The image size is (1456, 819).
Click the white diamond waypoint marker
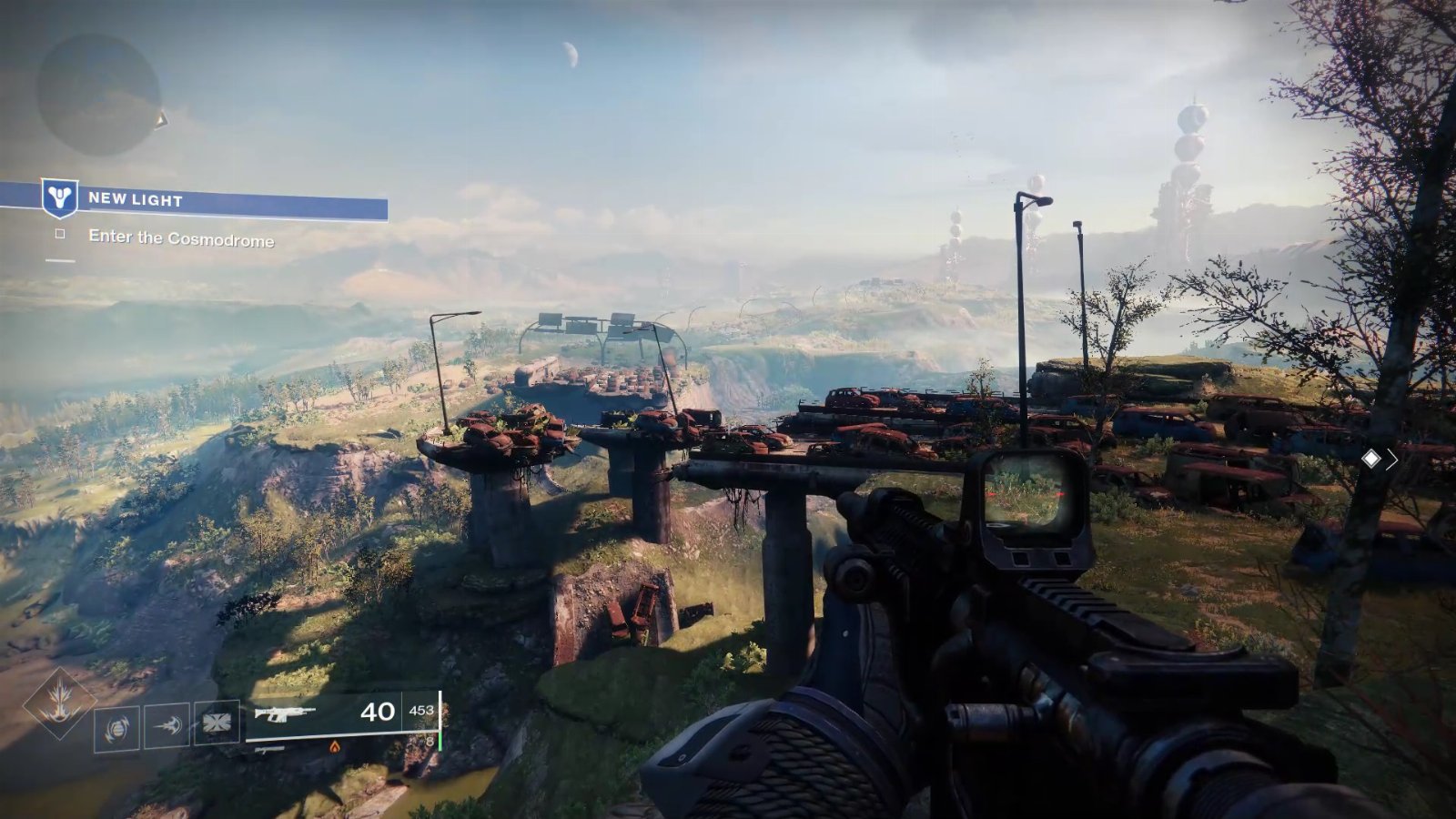[x=1370, y=460]
